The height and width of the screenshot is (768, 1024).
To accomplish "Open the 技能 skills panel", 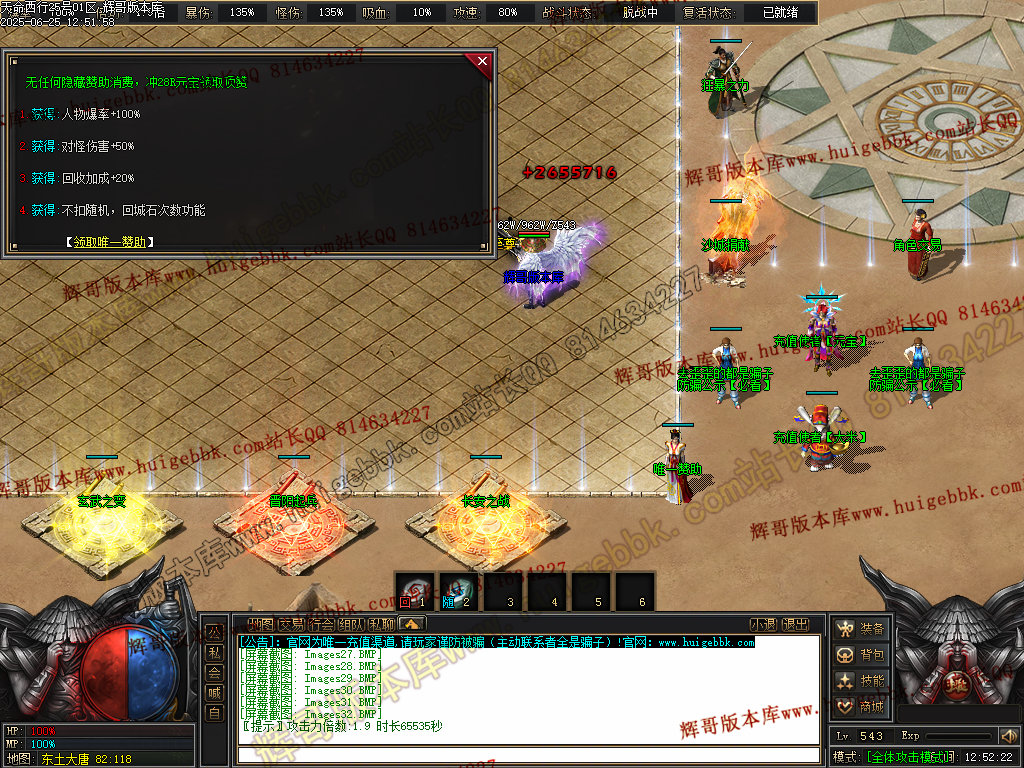I will tap(860, 681).
